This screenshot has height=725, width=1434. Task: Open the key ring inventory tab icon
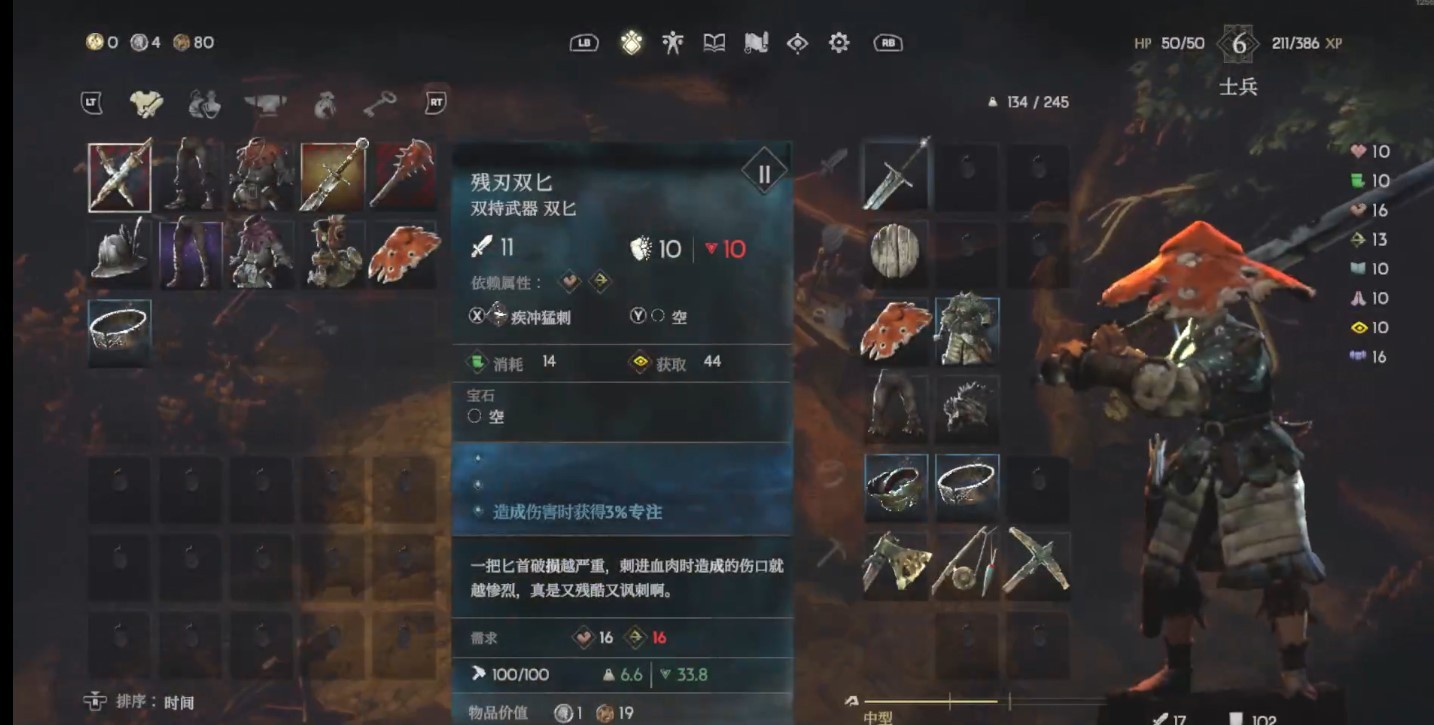(x=379, y=102)
